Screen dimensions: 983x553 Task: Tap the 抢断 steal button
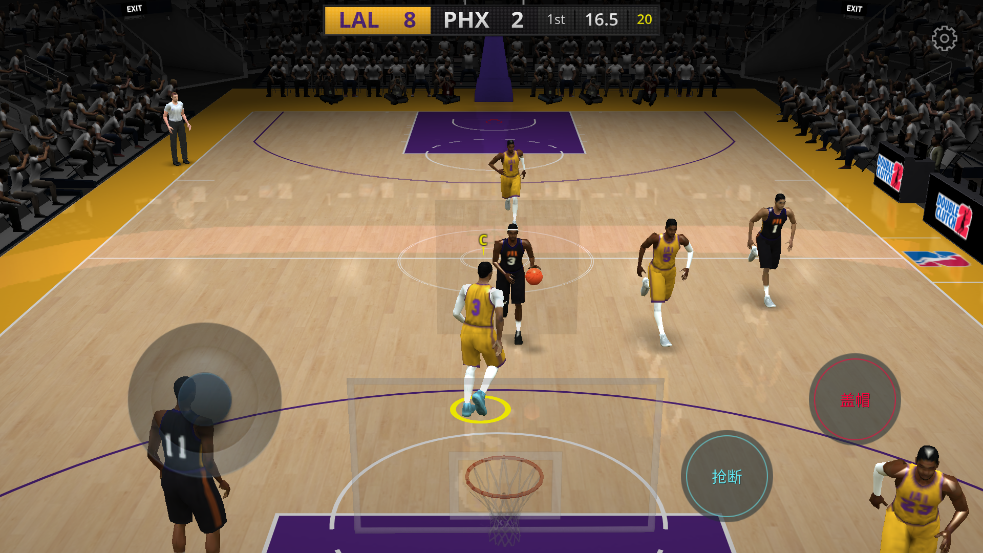tap(727, 476)
